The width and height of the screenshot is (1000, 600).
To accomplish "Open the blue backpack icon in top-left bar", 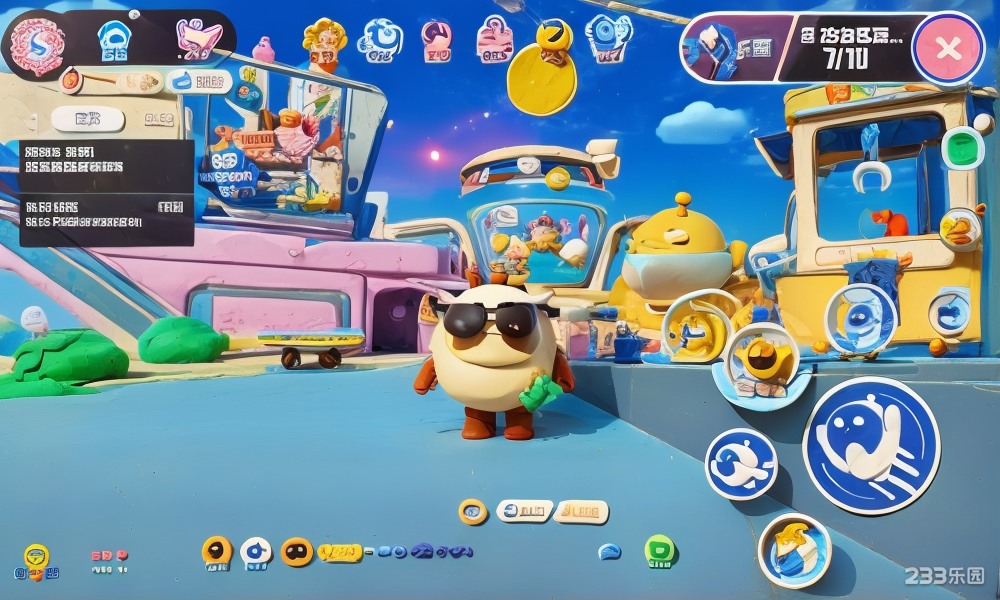I will pos(112,42).
